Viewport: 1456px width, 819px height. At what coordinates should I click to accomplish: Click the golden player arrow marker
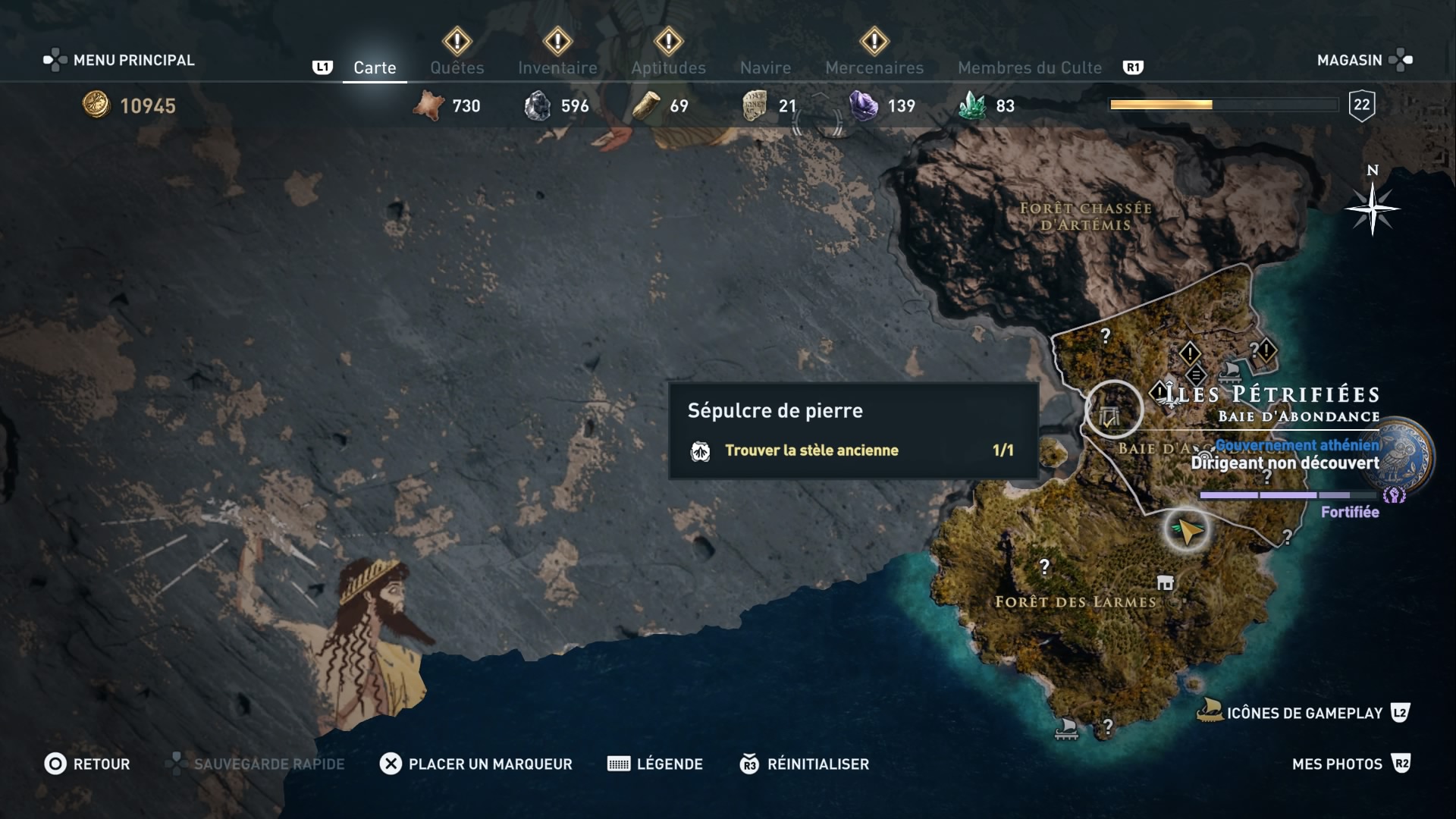tap(1187, 530)
